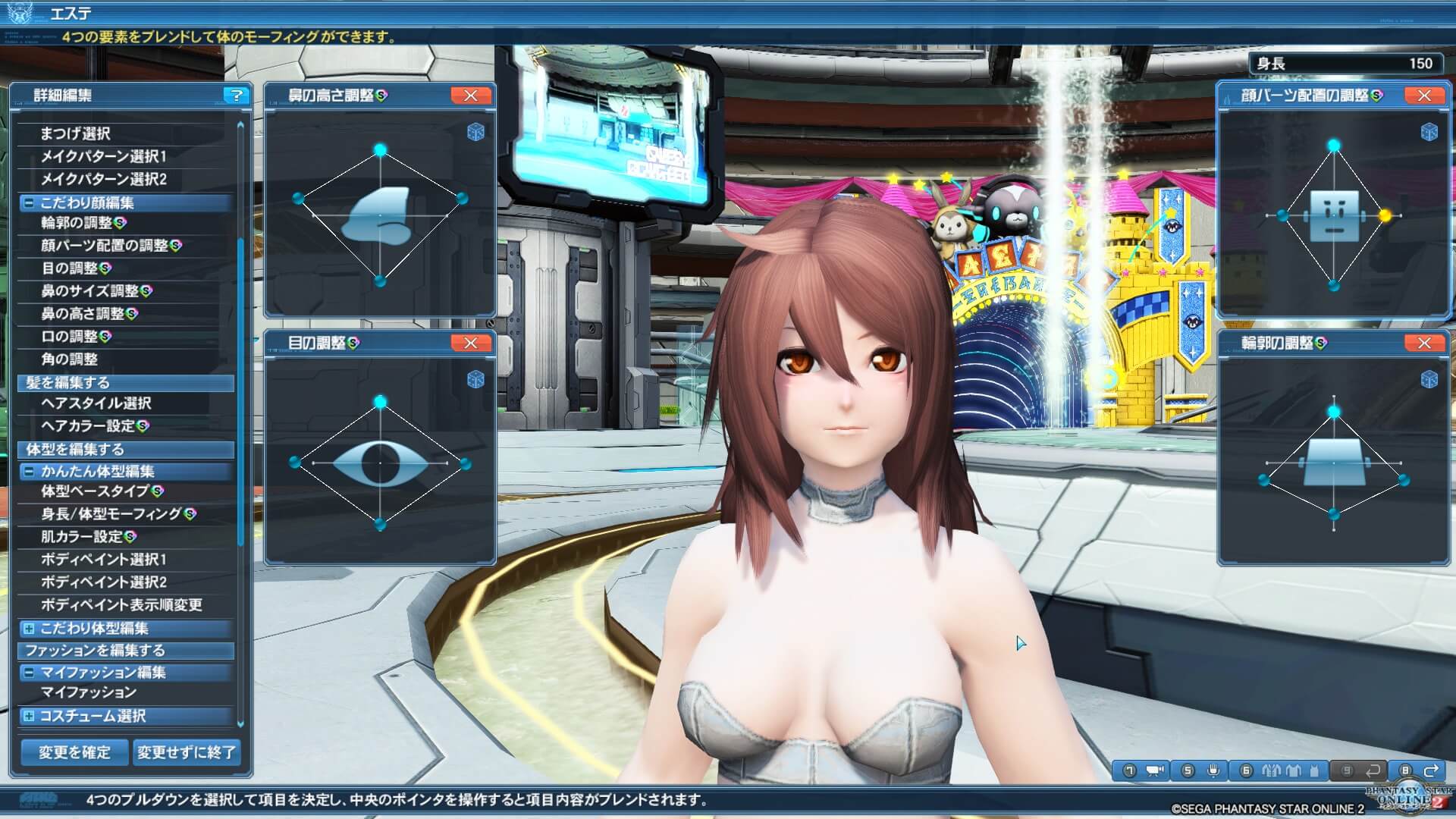Collapse the こだわり顔編集 section
The width and height of the screenshot is (1456, 819).
(x=29, y=202)
